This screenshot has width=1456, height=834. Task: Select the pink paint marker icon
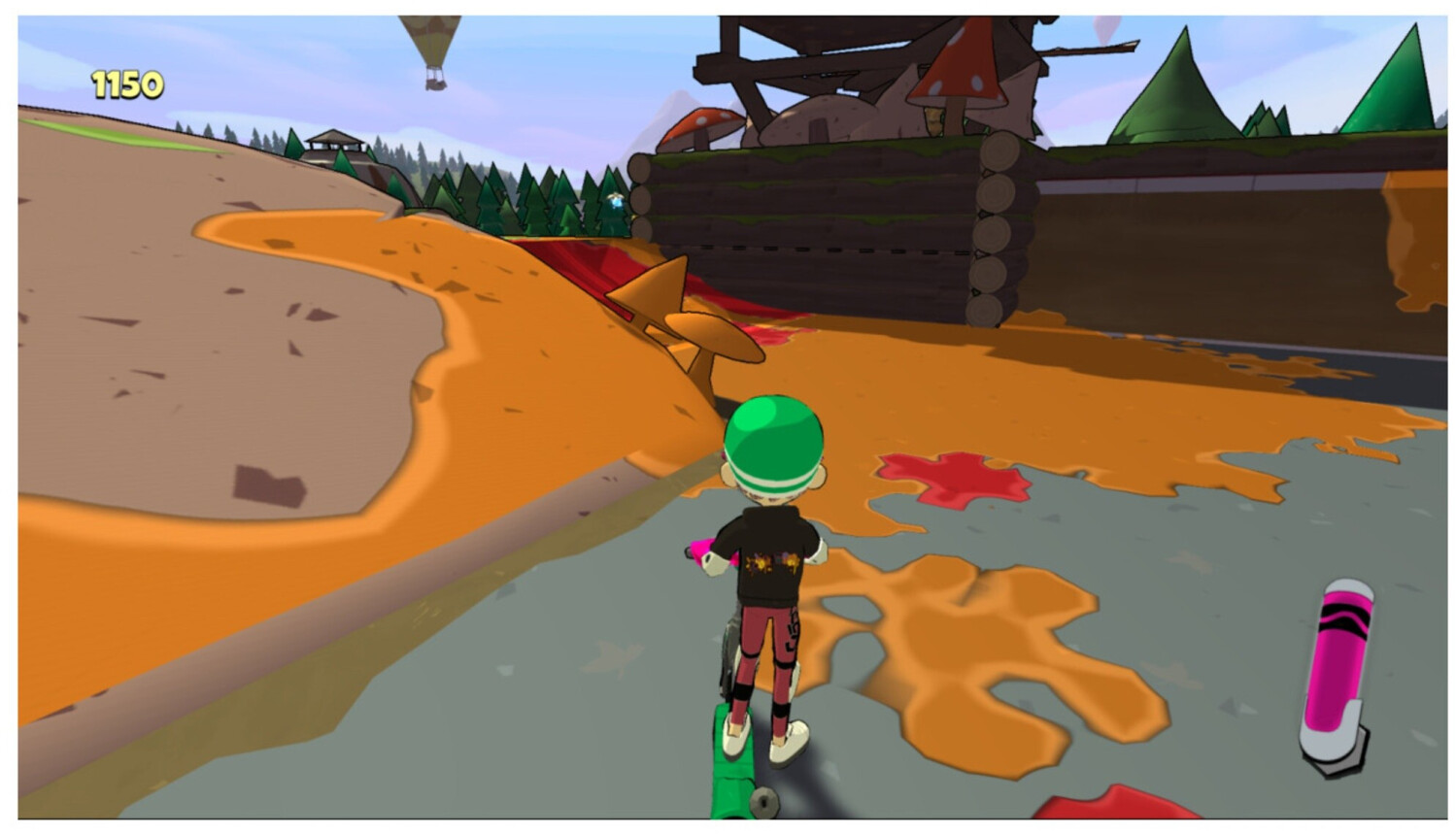1337,672
